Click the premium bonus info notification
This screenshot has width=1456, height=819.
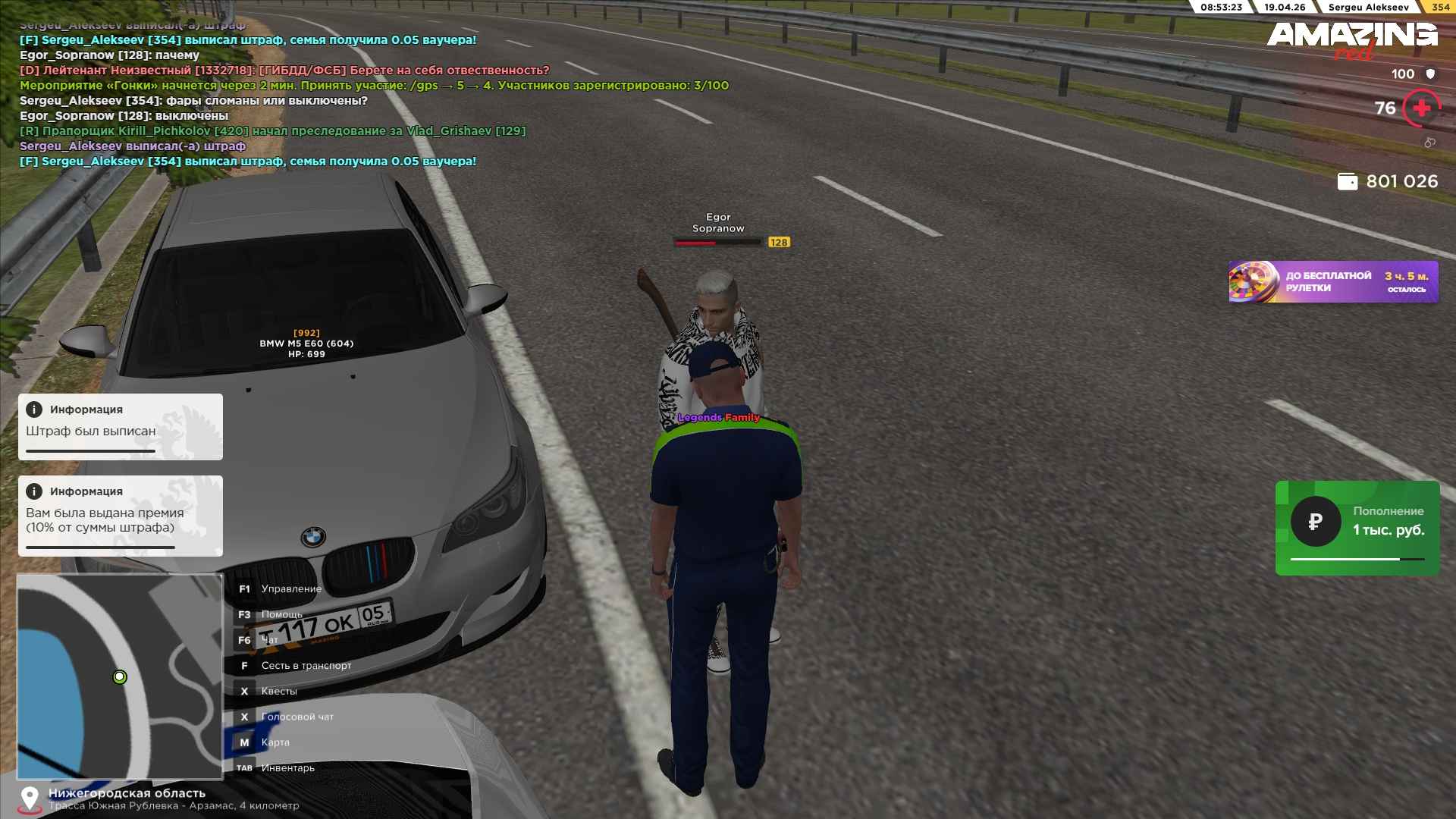point(121,516)
